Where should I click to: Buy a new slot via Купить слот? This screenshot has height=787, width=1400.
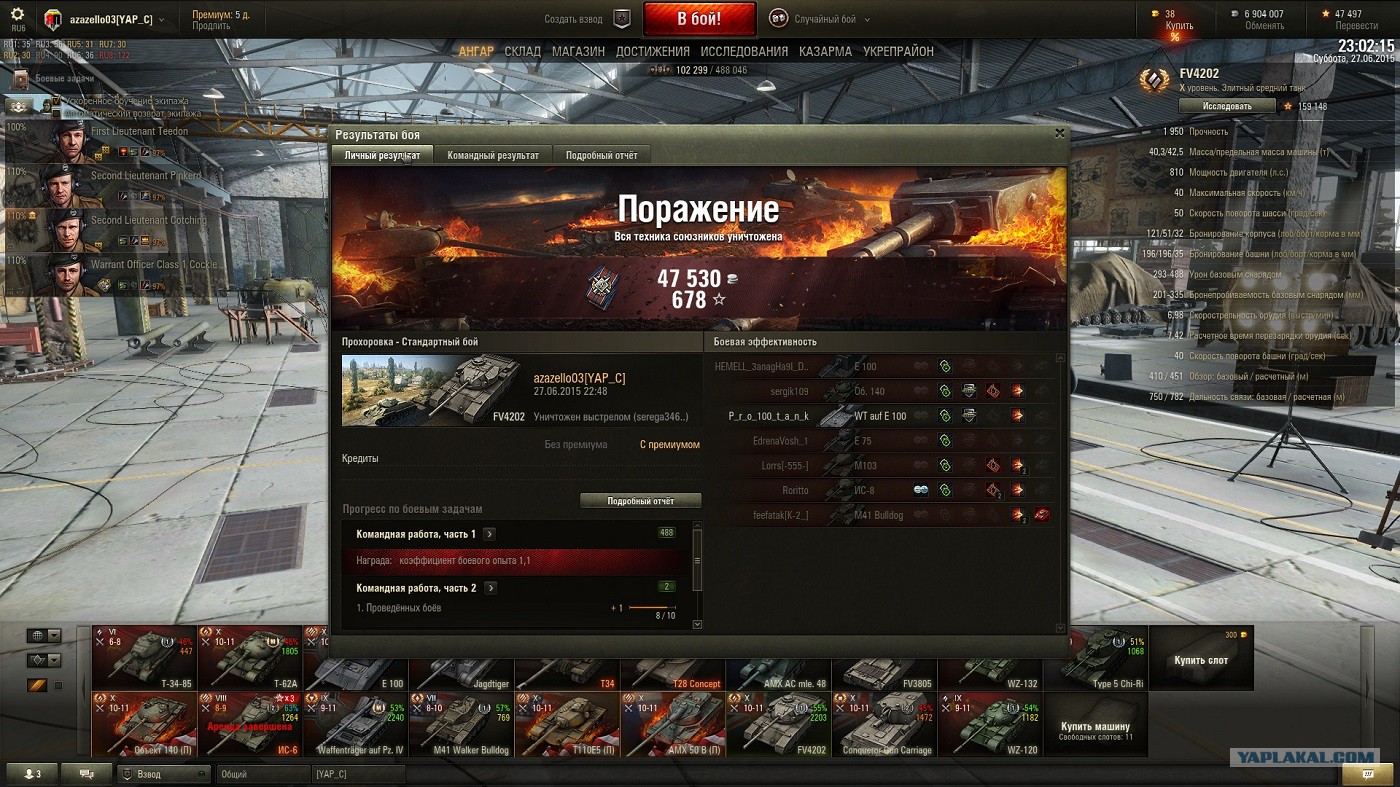tap(1201, 658)
